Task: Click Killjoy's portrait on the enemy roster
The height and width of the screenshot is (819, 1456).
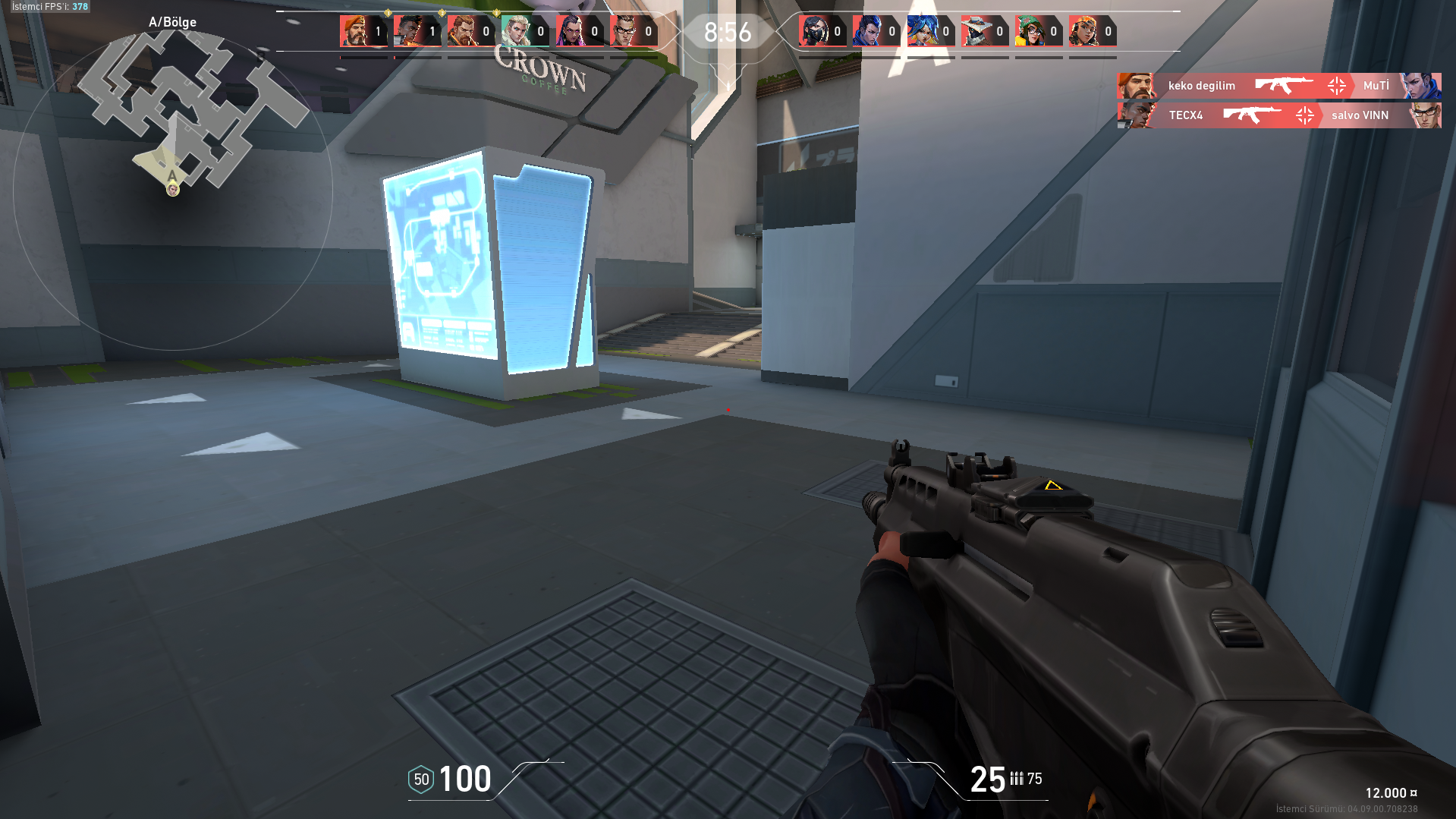Action: point(1032,30)
